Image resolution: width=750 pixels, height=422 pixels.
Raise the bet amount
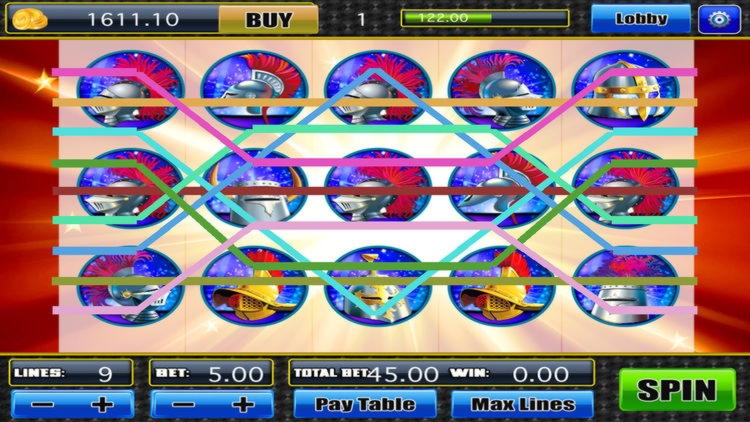pos(241,405)
